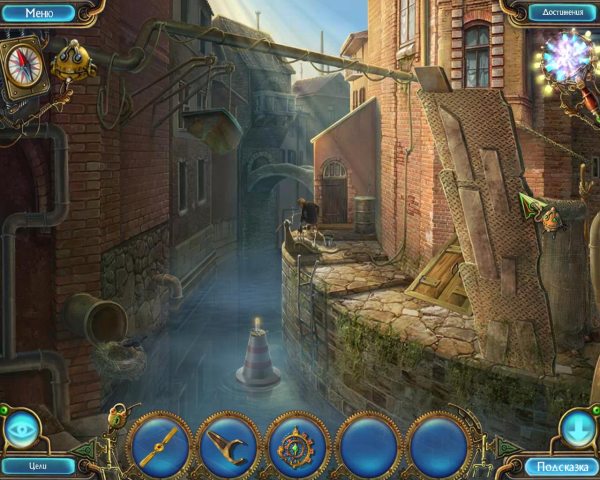Screen dimensions: 600x480
Task: Select the golden propeller inventory item
Action: pyautogui.click(x=160, y=443)
